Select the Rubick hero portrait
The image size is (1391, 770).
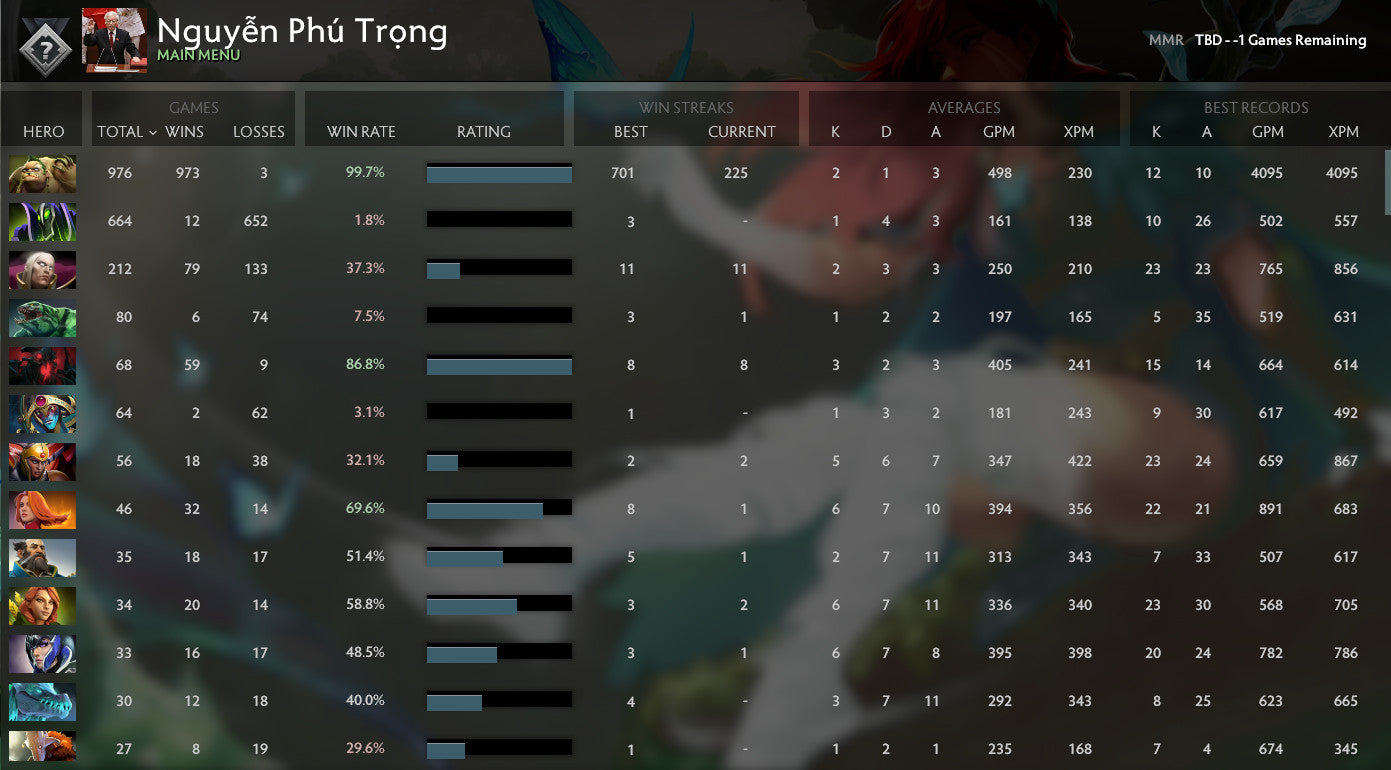(42, 221)
